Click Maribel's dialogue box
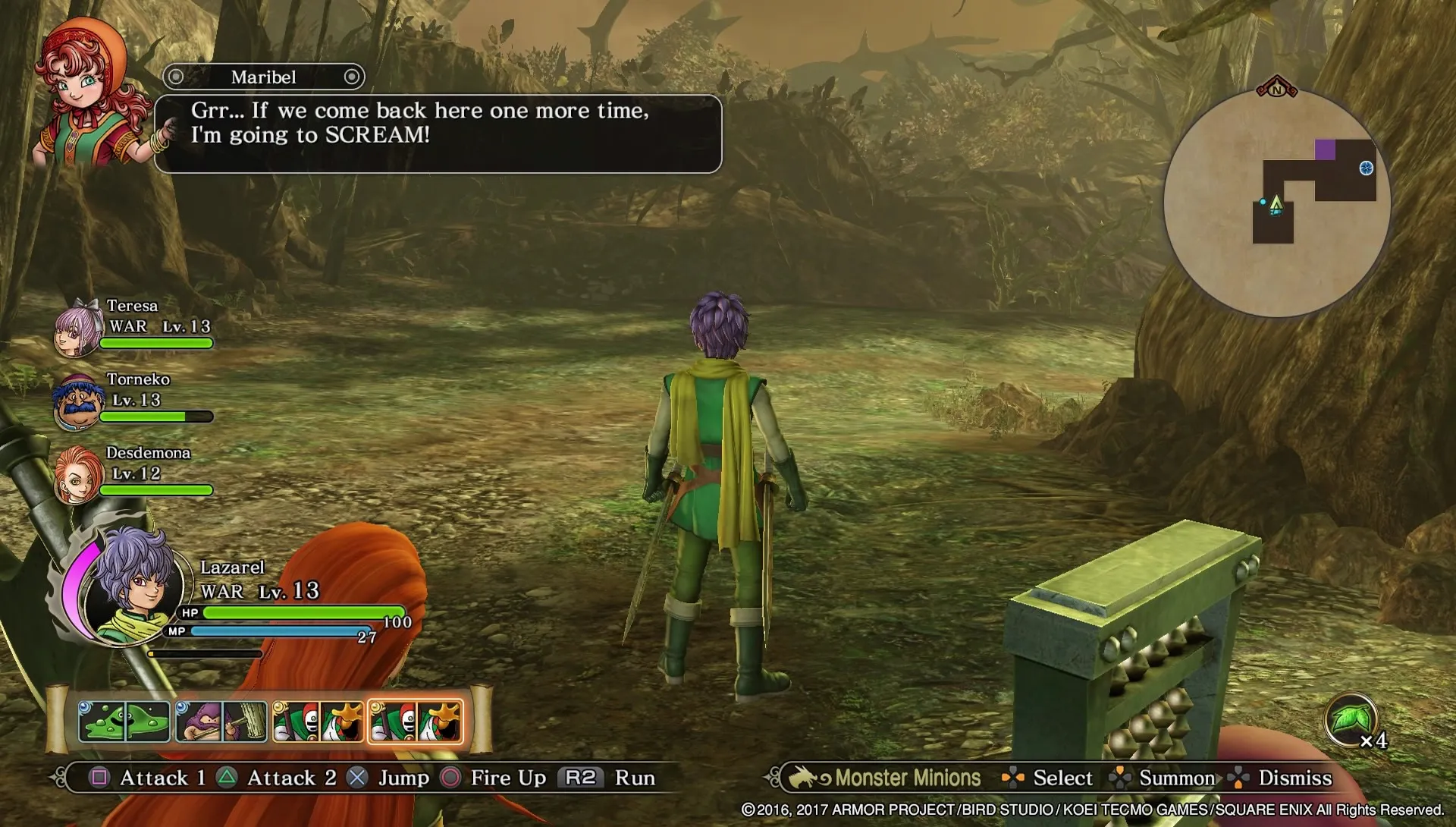 [438, 134]
